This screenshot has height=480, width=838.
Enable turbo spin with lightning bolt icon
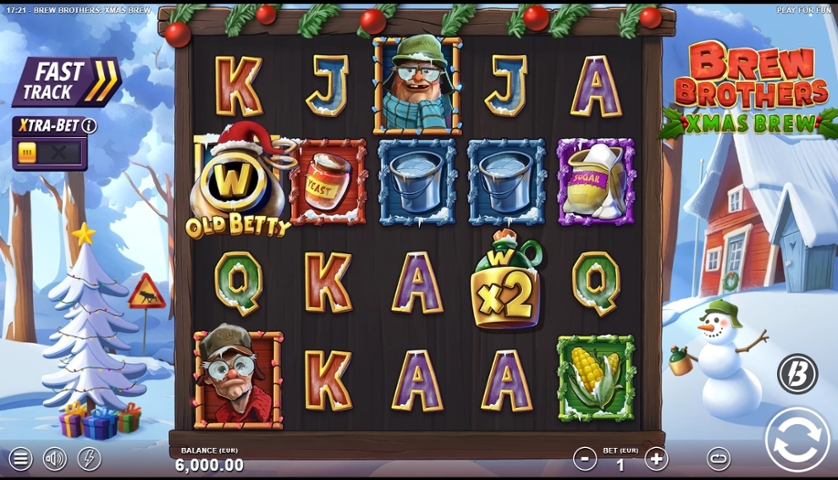pyautogui.click(x=89, y=459)
